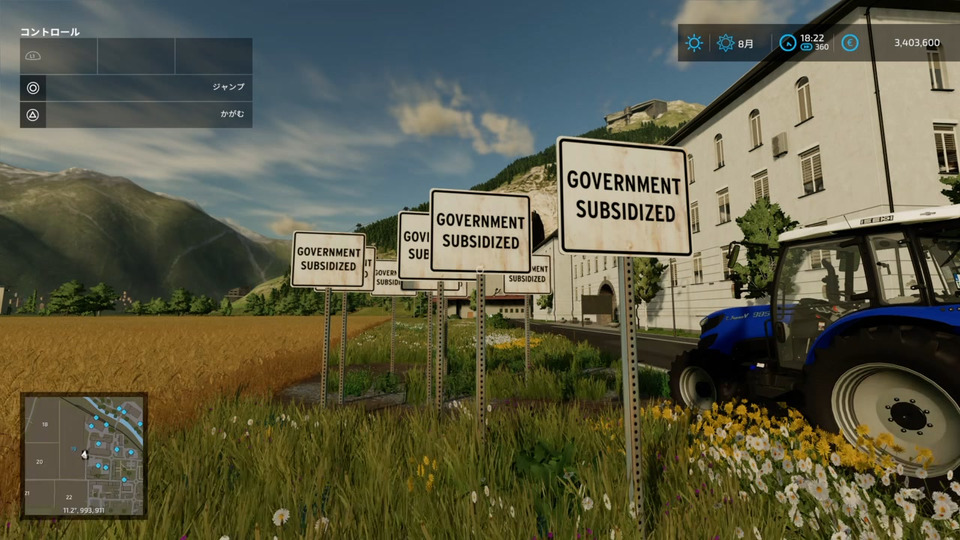The height and width of the screenshot is (540, 960).
Task: Open the minimap in the corner
Action: coord(84,455)
